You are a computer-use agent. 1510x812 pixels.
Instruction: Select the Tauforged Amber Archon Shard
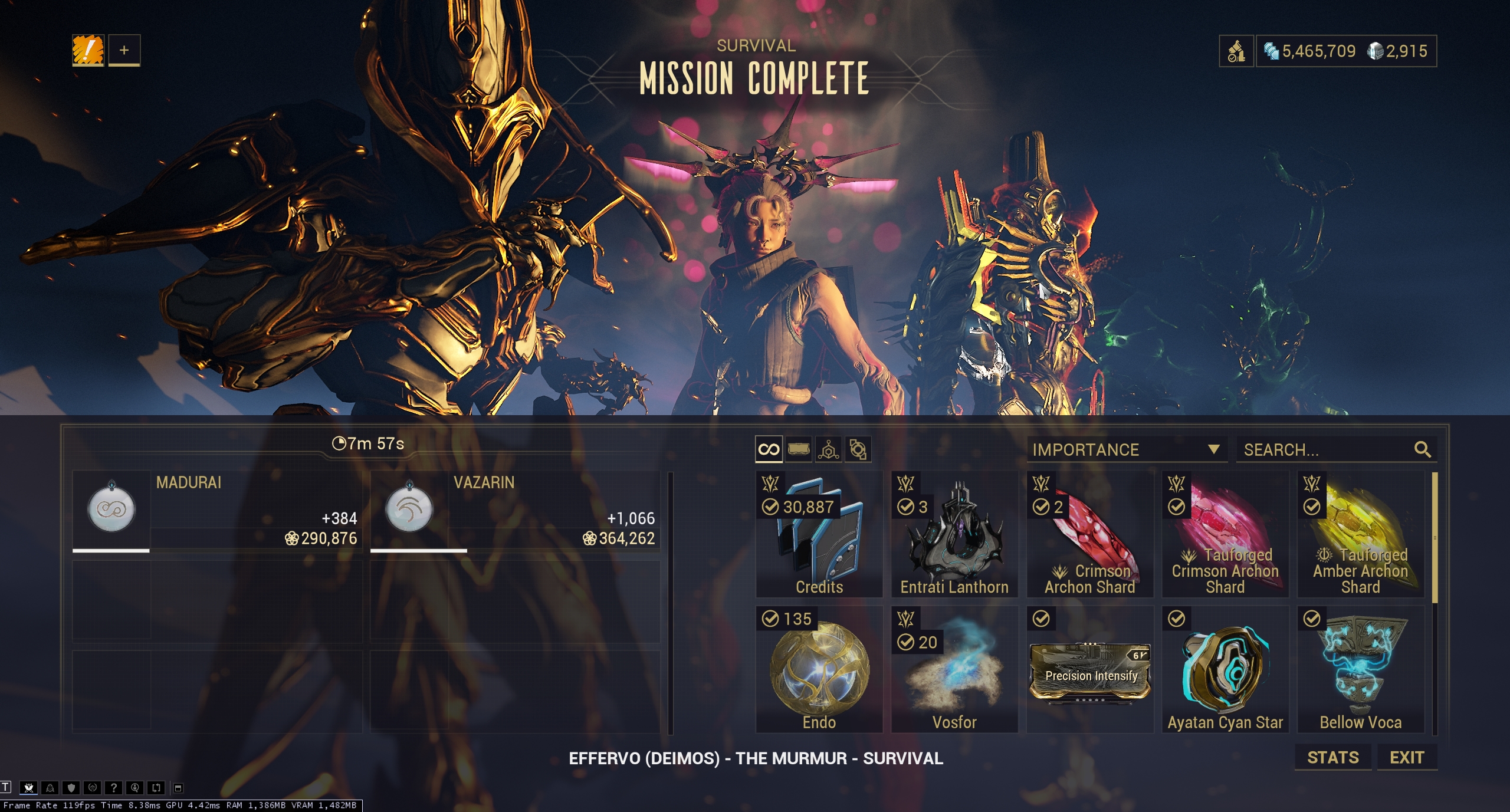(x=1360, y=534)
